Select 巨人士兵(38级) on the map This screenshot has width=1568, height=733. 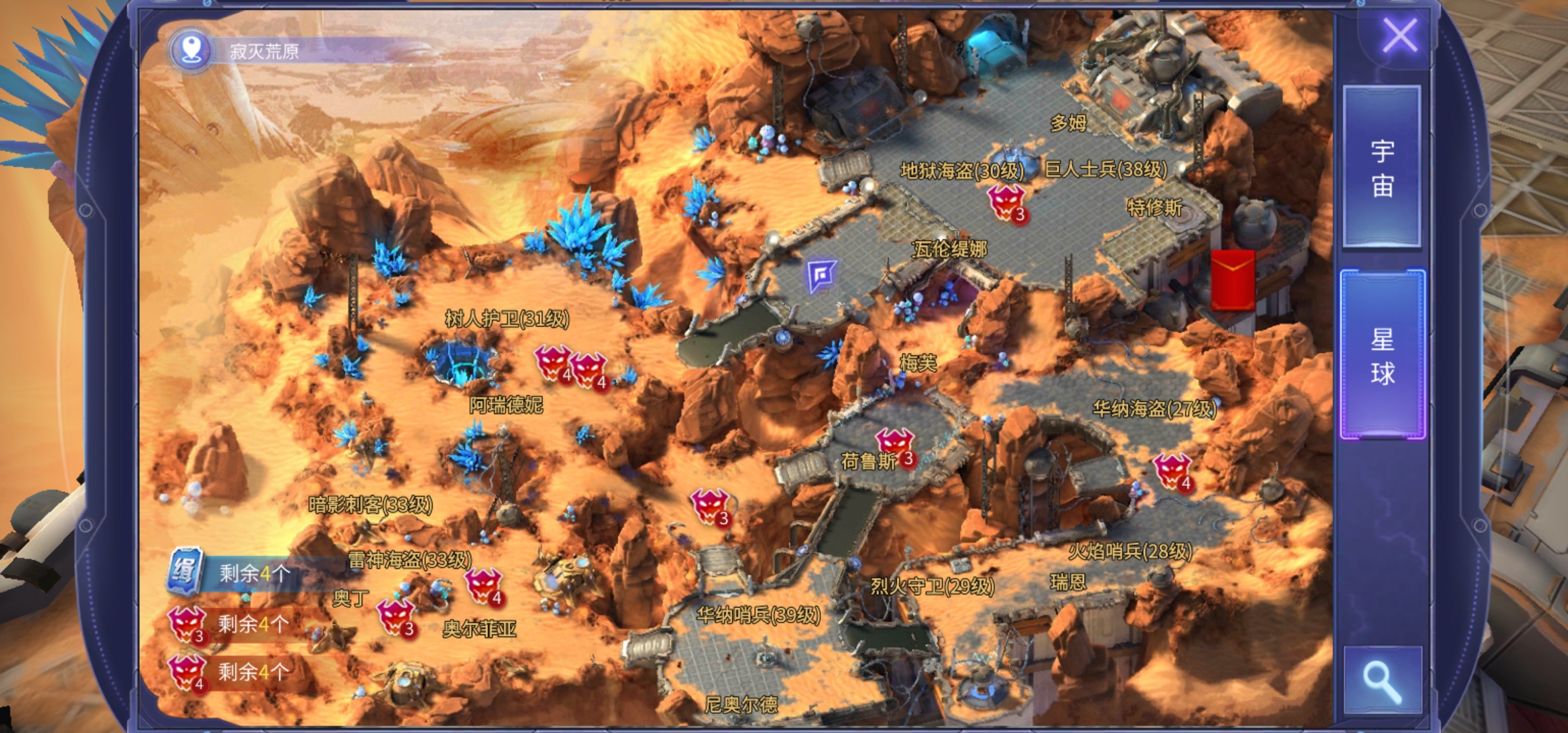point(1106,169)
